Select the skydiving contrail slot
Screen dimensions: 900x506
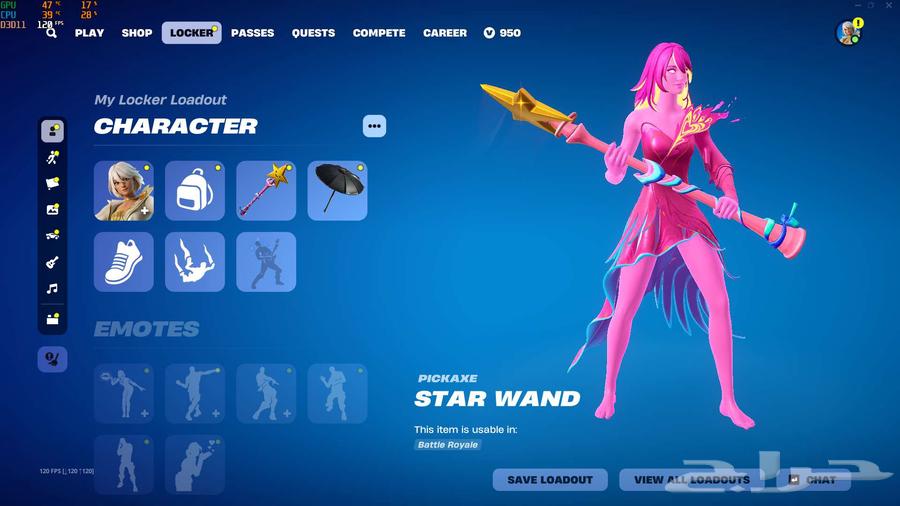tap(195, 262)
